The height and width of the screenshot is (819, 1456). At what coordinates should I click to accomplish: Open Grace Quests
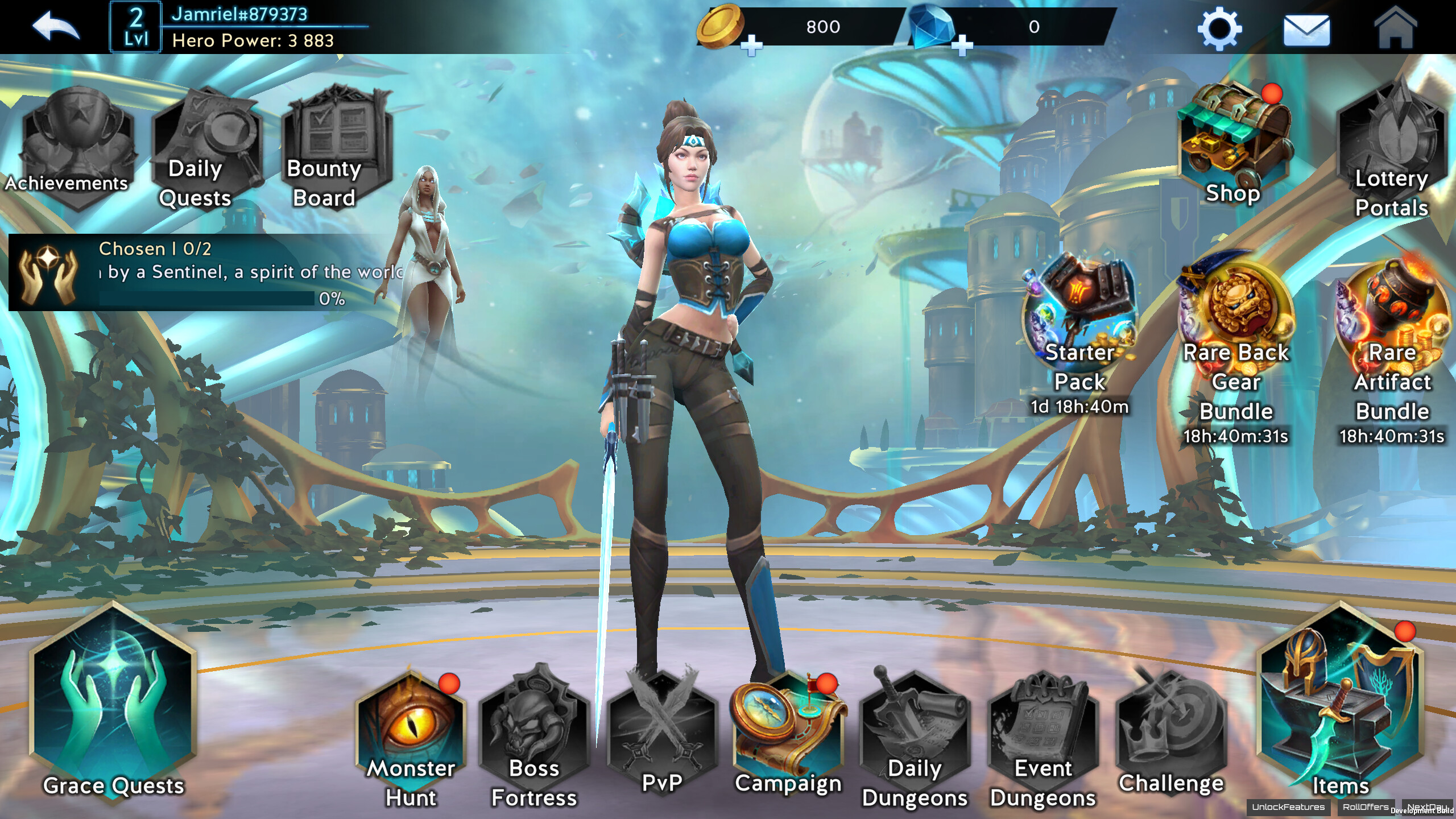114,705
